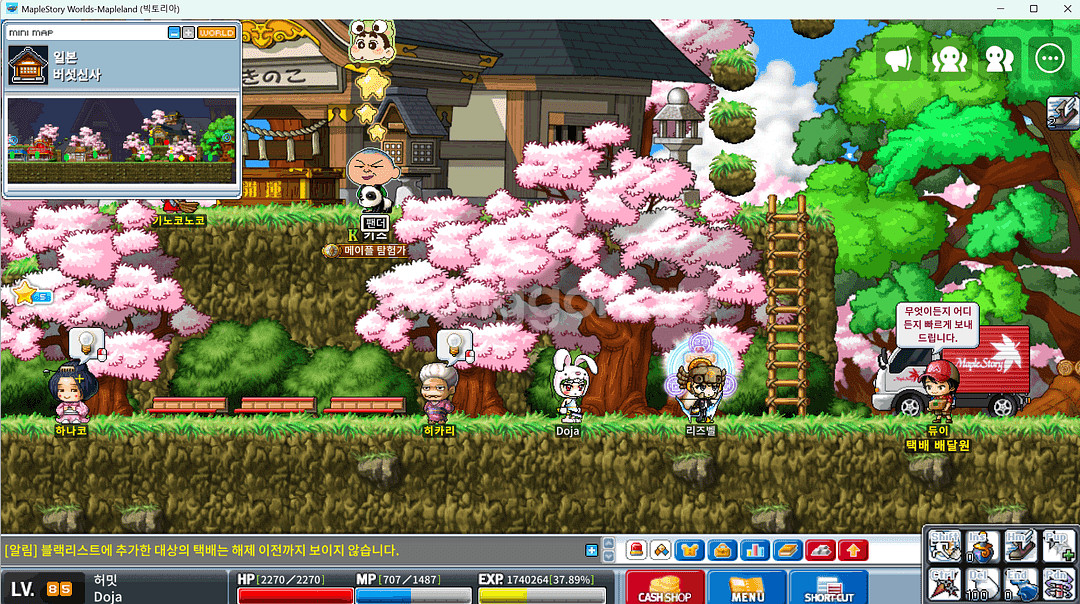This screenshot has height=604, width=1080.
Task: Open the Short-Cut panel
Action: (828, 587)
